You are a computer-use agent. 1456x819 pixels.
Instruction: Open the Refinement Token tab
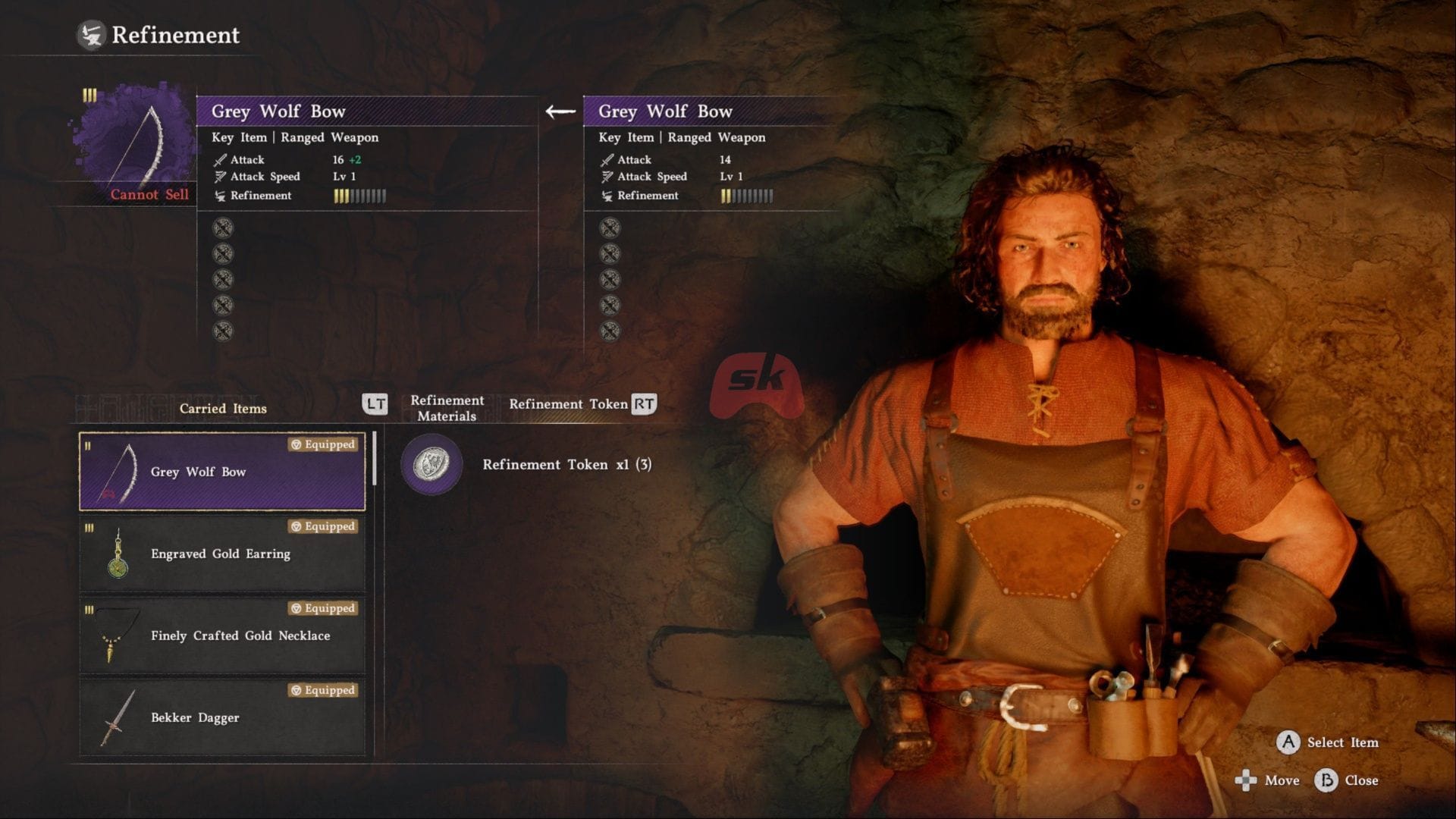(568, 404)
